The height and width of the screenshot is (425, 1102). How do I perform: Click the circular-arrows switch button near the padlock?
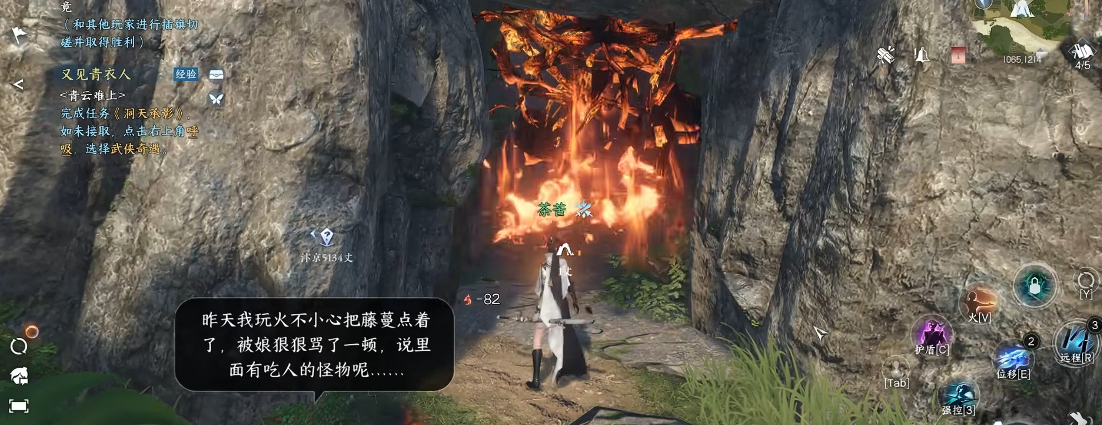pos(1086,280)
